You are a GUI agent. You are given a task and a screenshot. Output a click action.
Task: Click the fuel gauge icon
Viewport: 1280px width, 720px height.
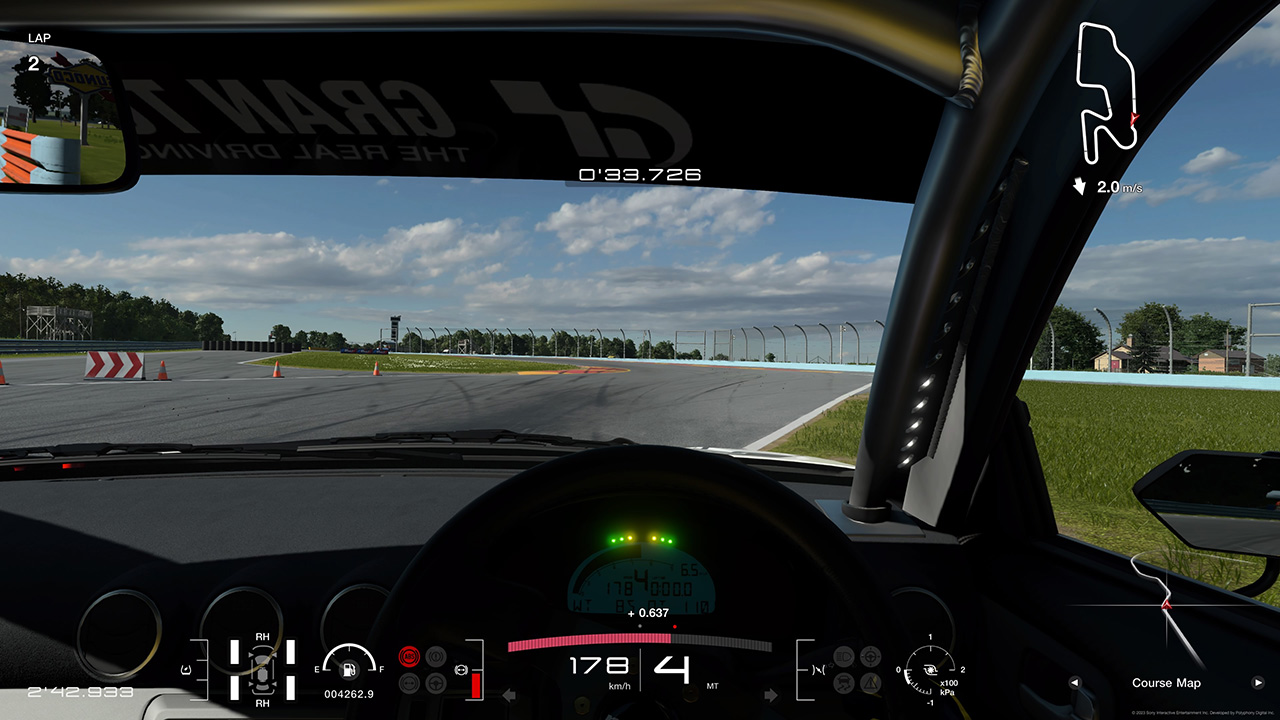pyautogui.click(x=349, y=668)
